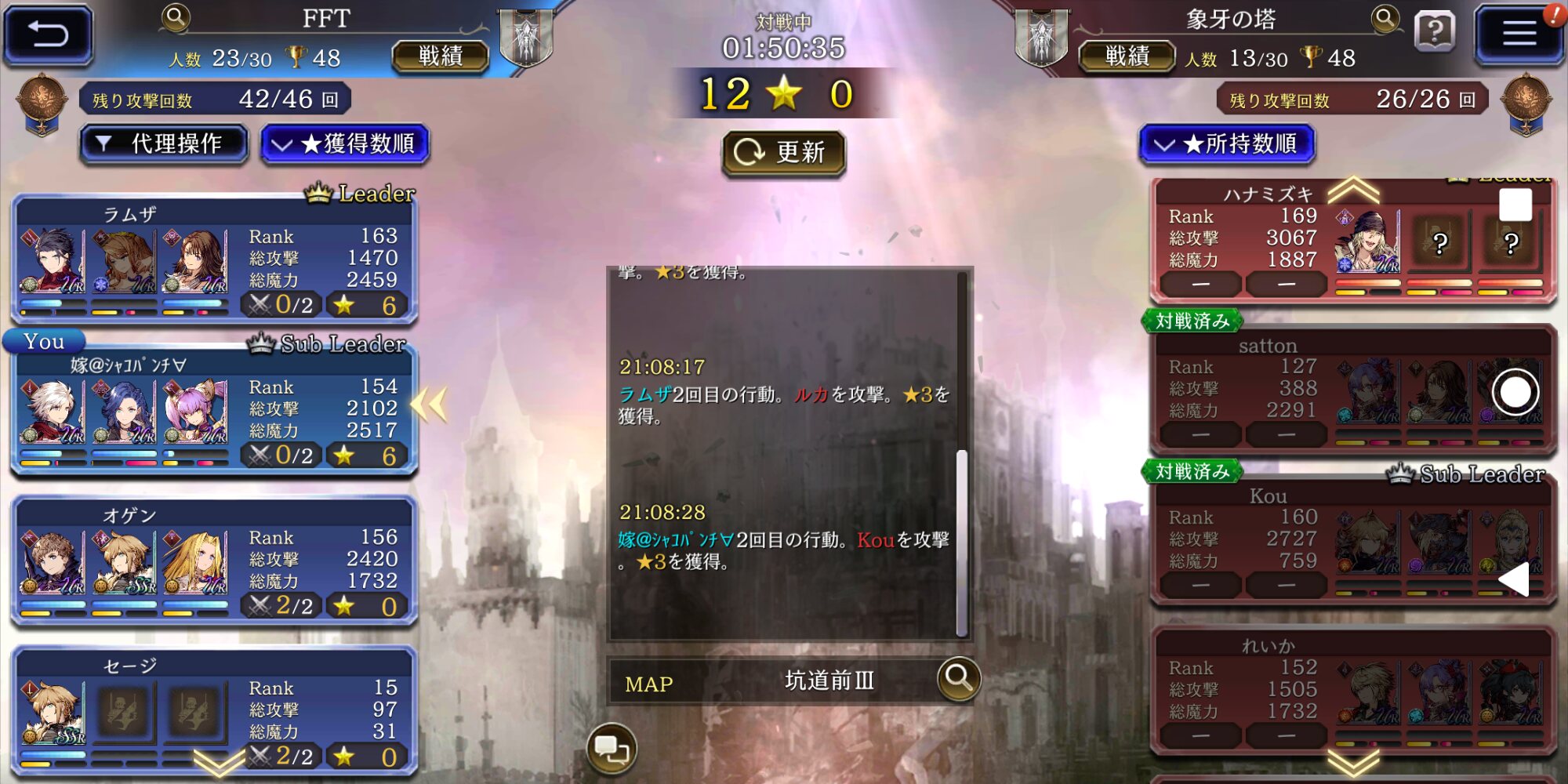Inspect the 坑道前III map with magnifier
This screenshot has height=784, width=1568.
[x=958, y=678]
